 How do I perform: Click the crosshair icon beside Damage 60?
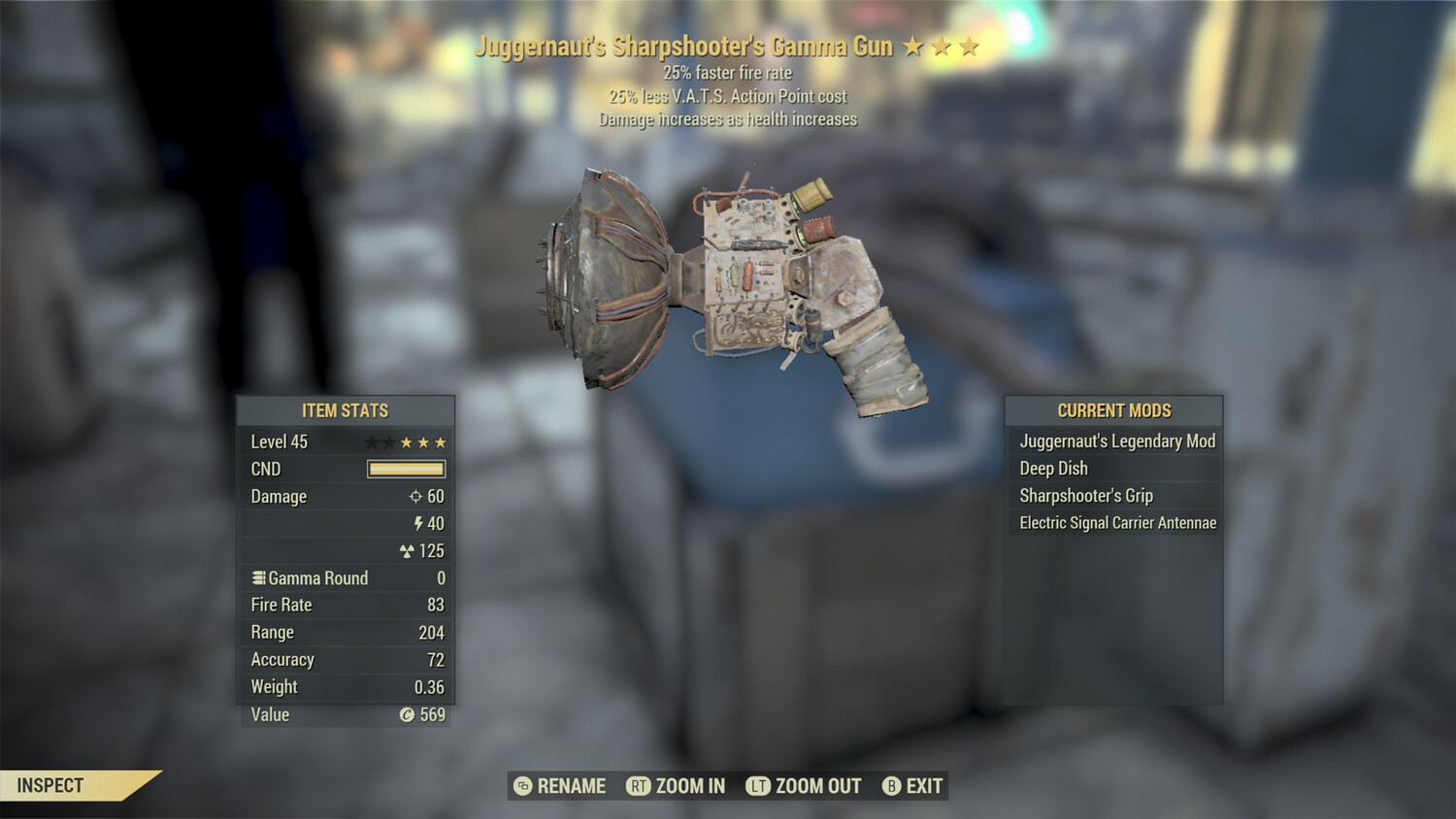pyautogui.click(x=417, y=496)
